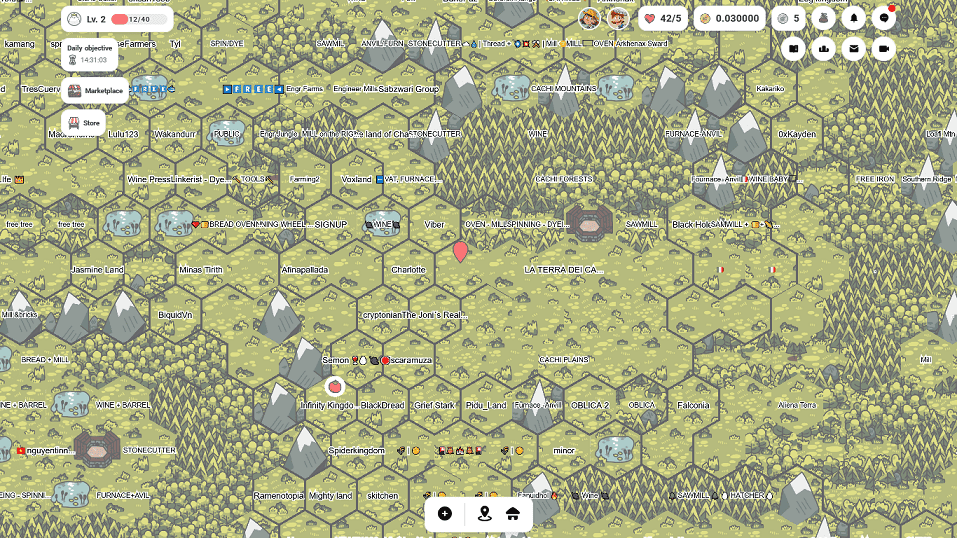This screenshot has height=538, width=957.
Task: Open the book guide icon
Action: [x=793, y=48]
